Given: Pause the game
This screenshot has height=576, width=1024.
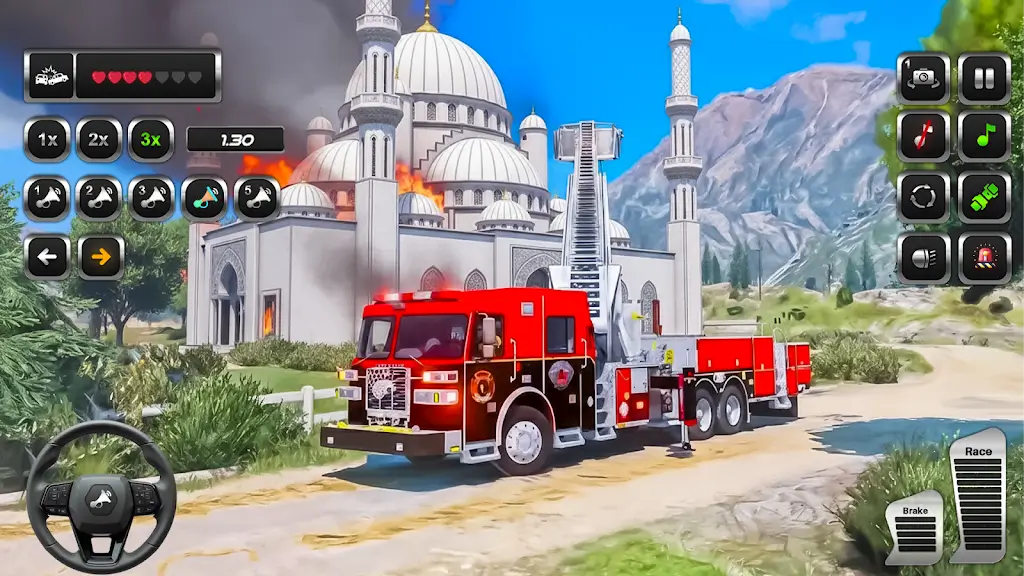Looking at the screenshot, I should [984, 78].
